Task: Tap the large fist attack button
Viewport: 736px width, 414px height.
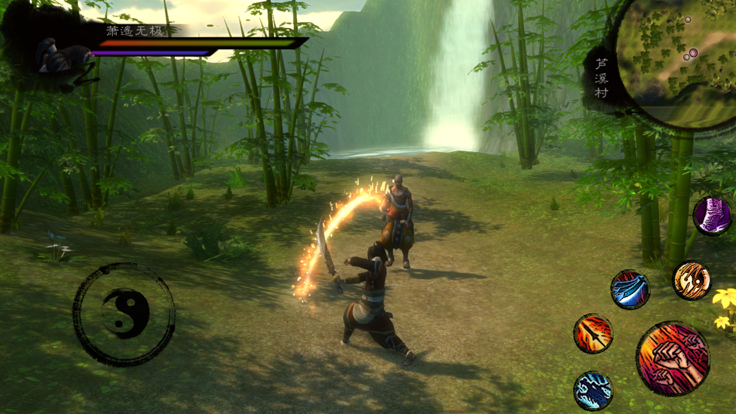Action: click(672, 358)
